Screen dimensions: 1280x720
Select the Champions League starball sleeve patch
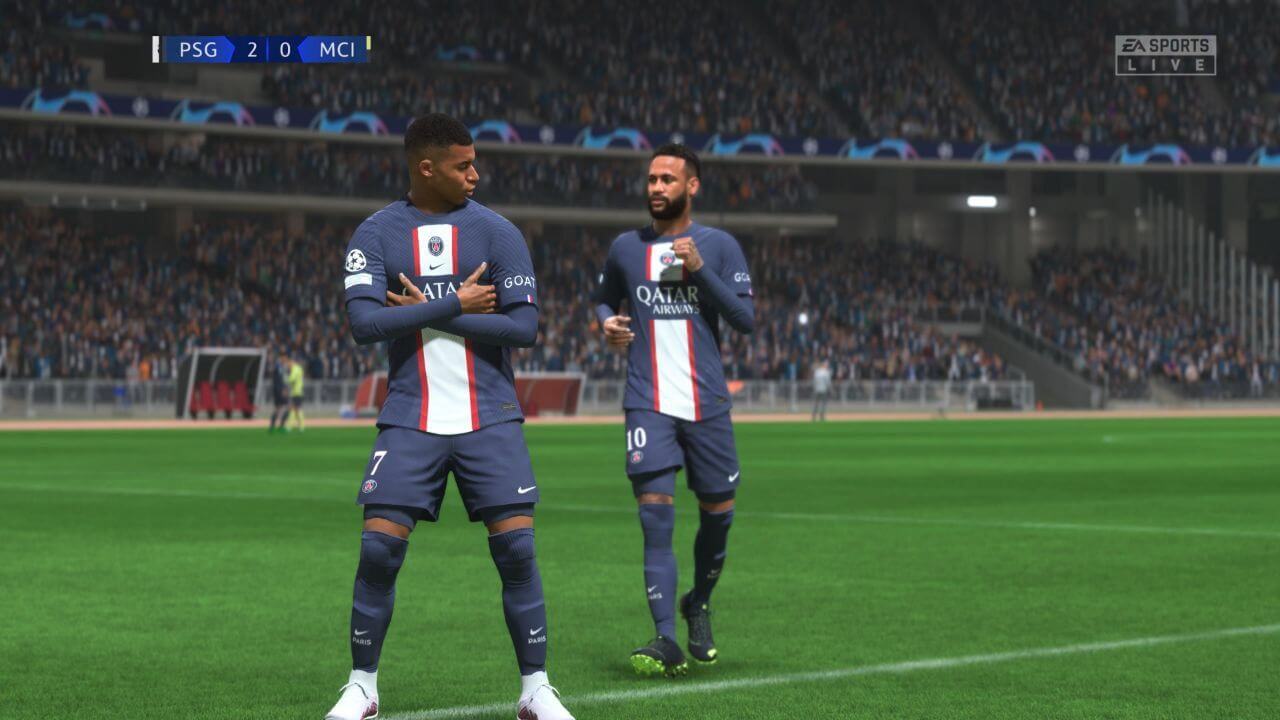(356, 259)
